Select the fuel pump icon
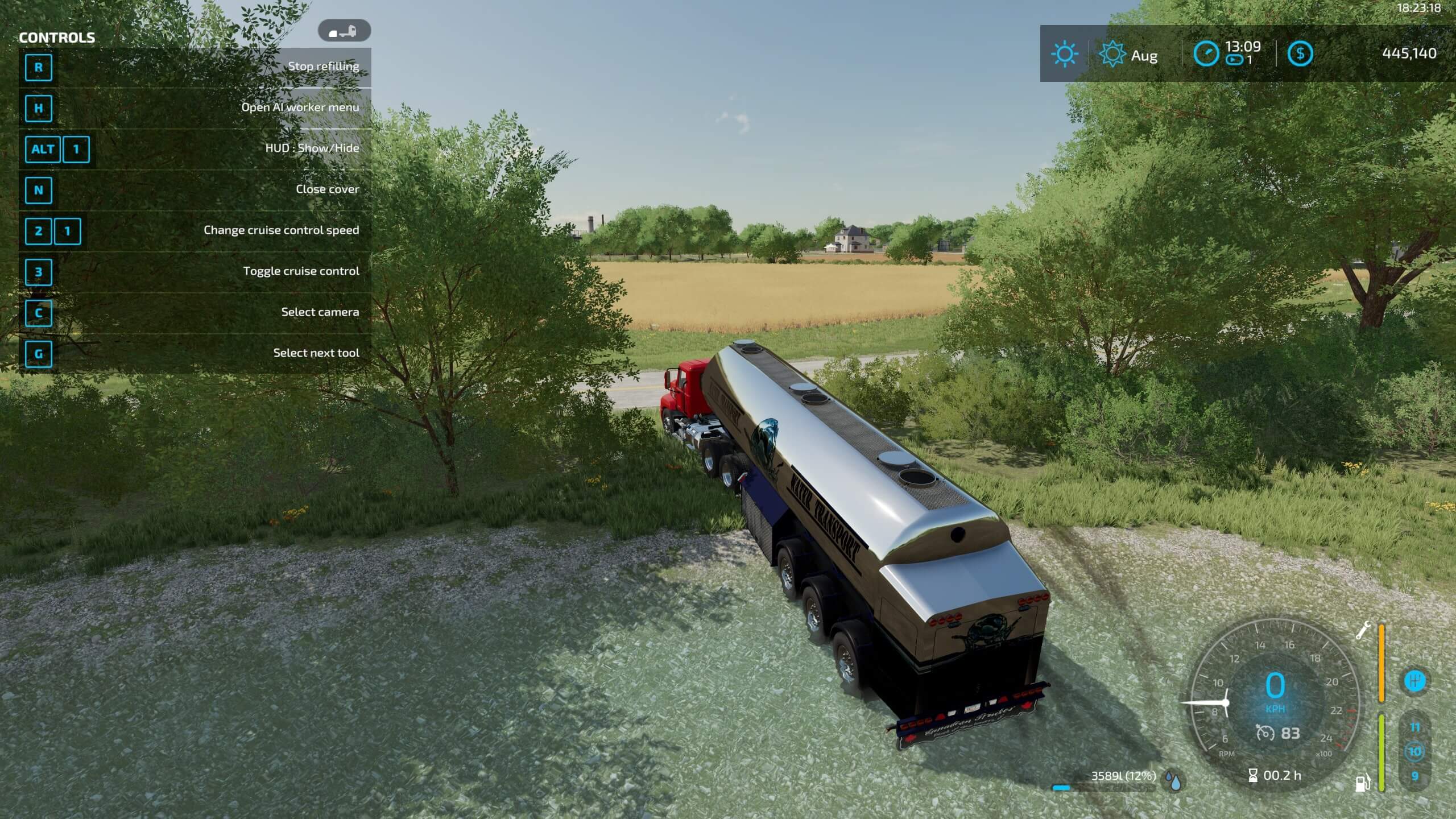 point(1363,783)
